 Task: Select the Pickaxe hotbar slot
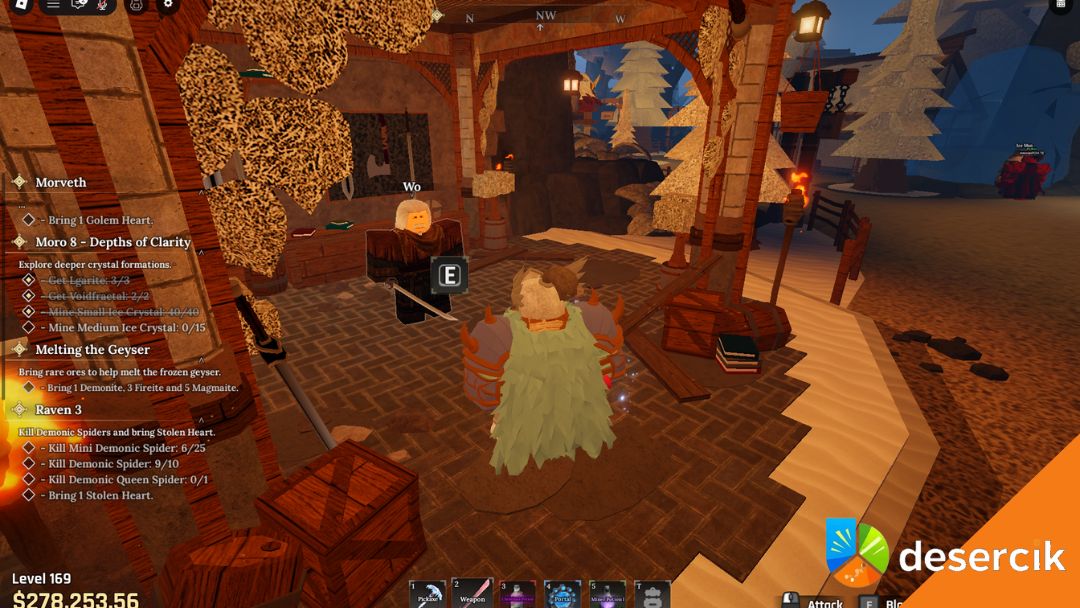click(428, 594)
